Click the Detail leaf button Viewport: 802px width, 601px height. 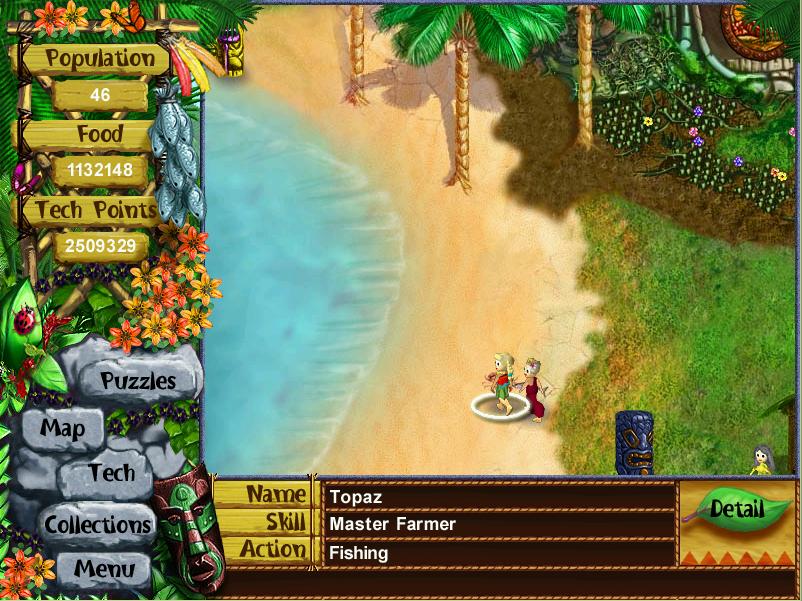[737, 510]
